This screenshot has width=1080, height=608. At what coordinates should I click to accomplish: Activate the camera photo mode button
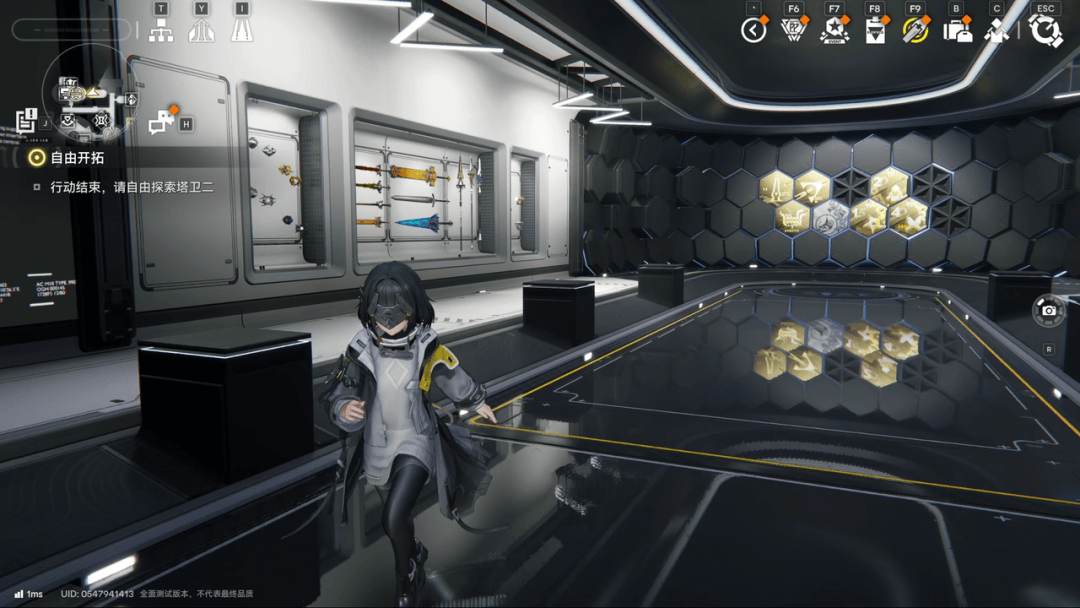pyautogui.click(x=1048, y=311)
